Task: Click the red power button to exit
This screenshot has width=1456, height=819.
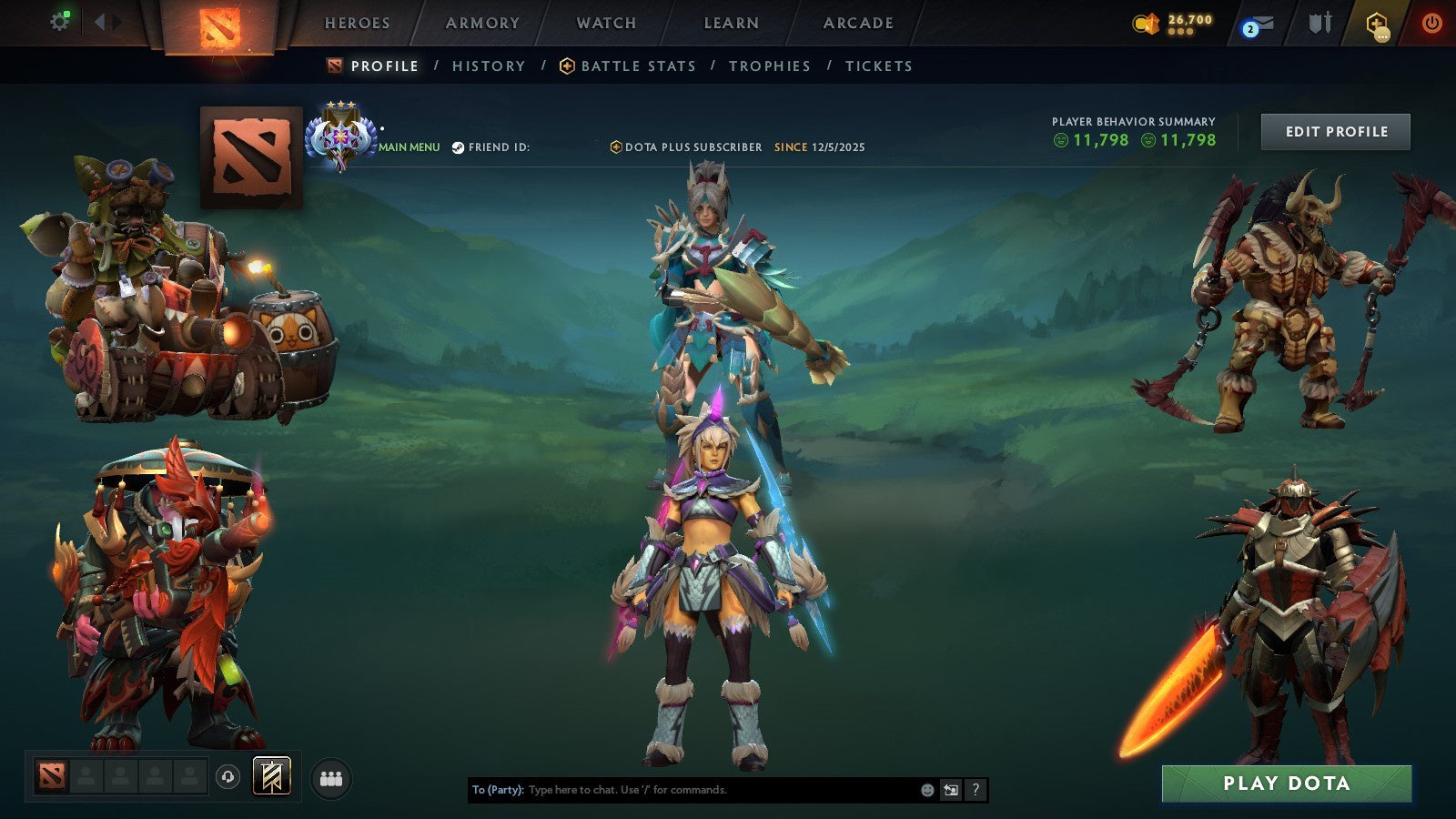Action: [1431, 24]
